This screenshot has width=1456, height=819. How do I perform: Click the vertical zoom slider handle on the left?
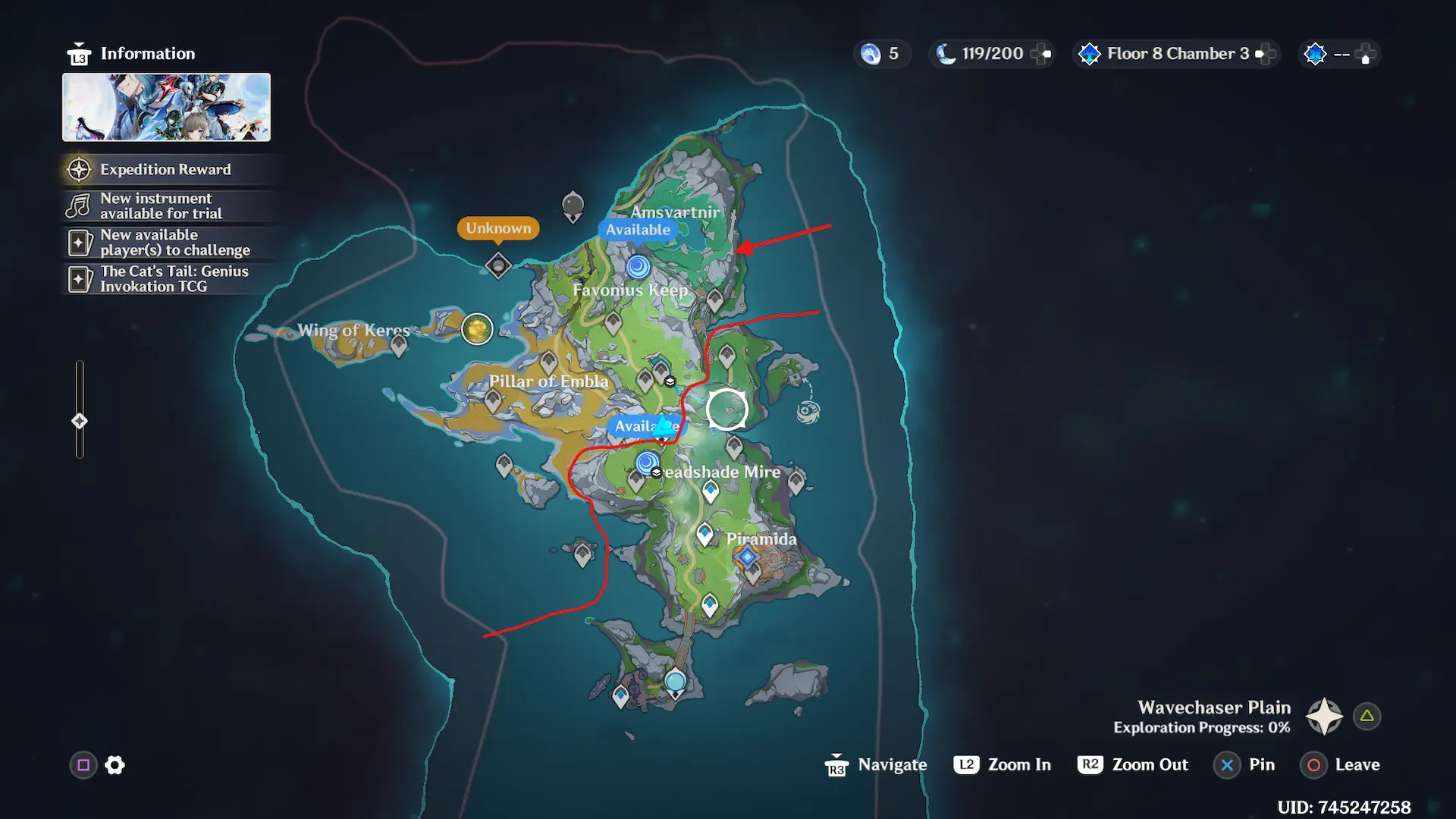click(79, 420)
